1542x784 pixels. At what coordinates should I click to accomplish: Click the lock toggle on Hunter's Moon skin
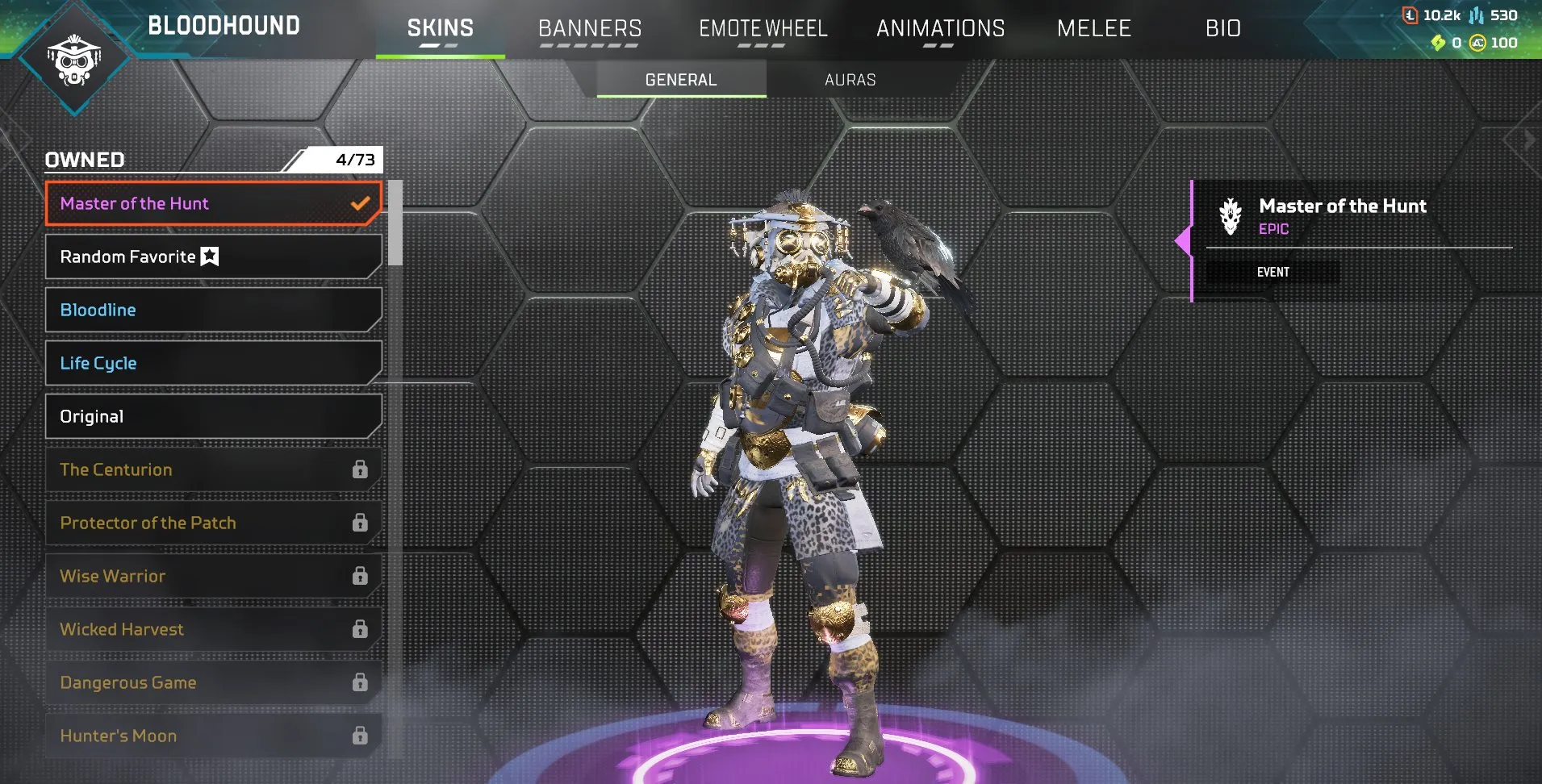[x=358, y=735]
